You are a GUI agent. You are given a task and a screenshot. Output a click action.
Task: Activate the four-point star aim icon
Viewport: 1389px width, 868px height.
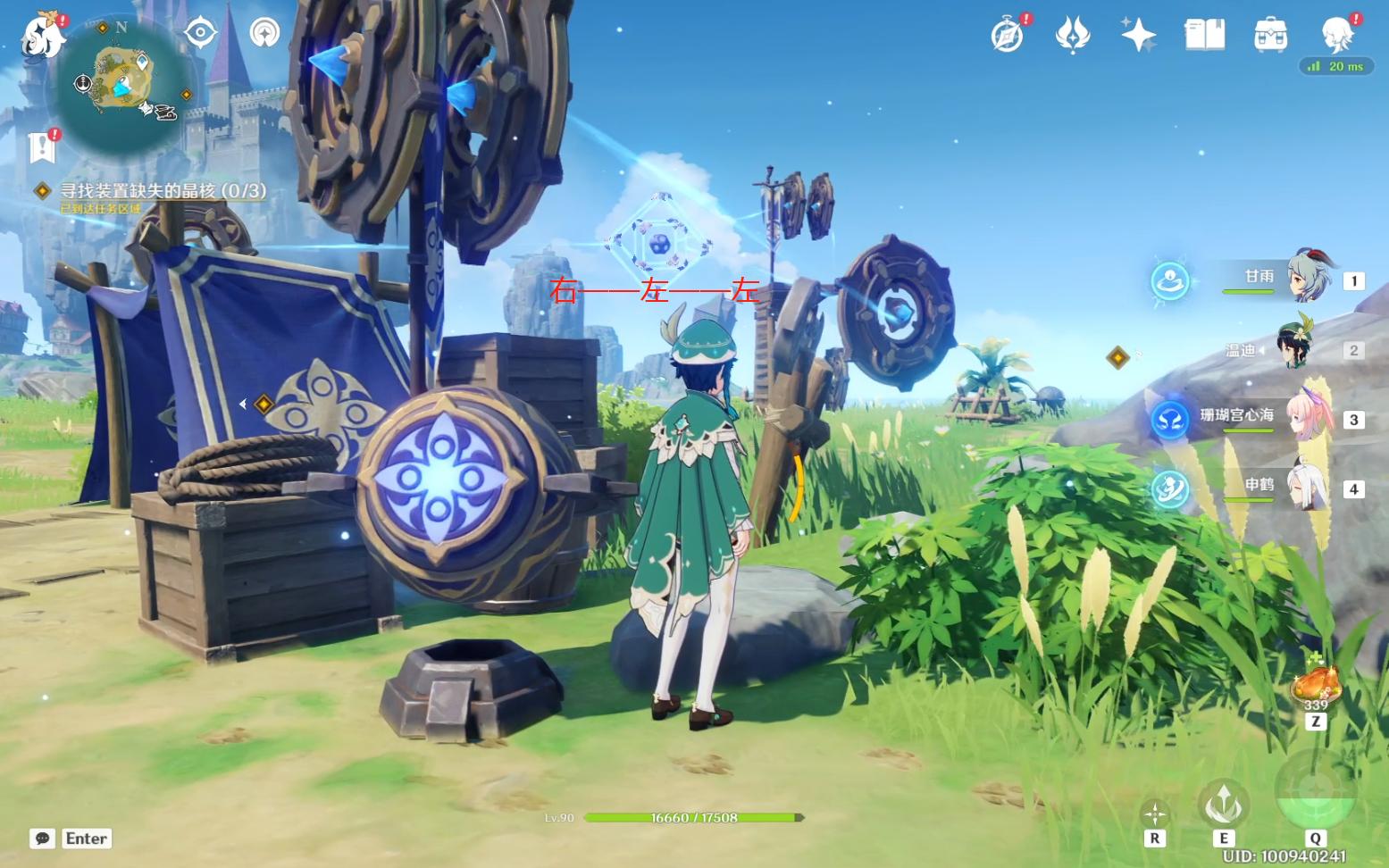(x=1154, y=814)
